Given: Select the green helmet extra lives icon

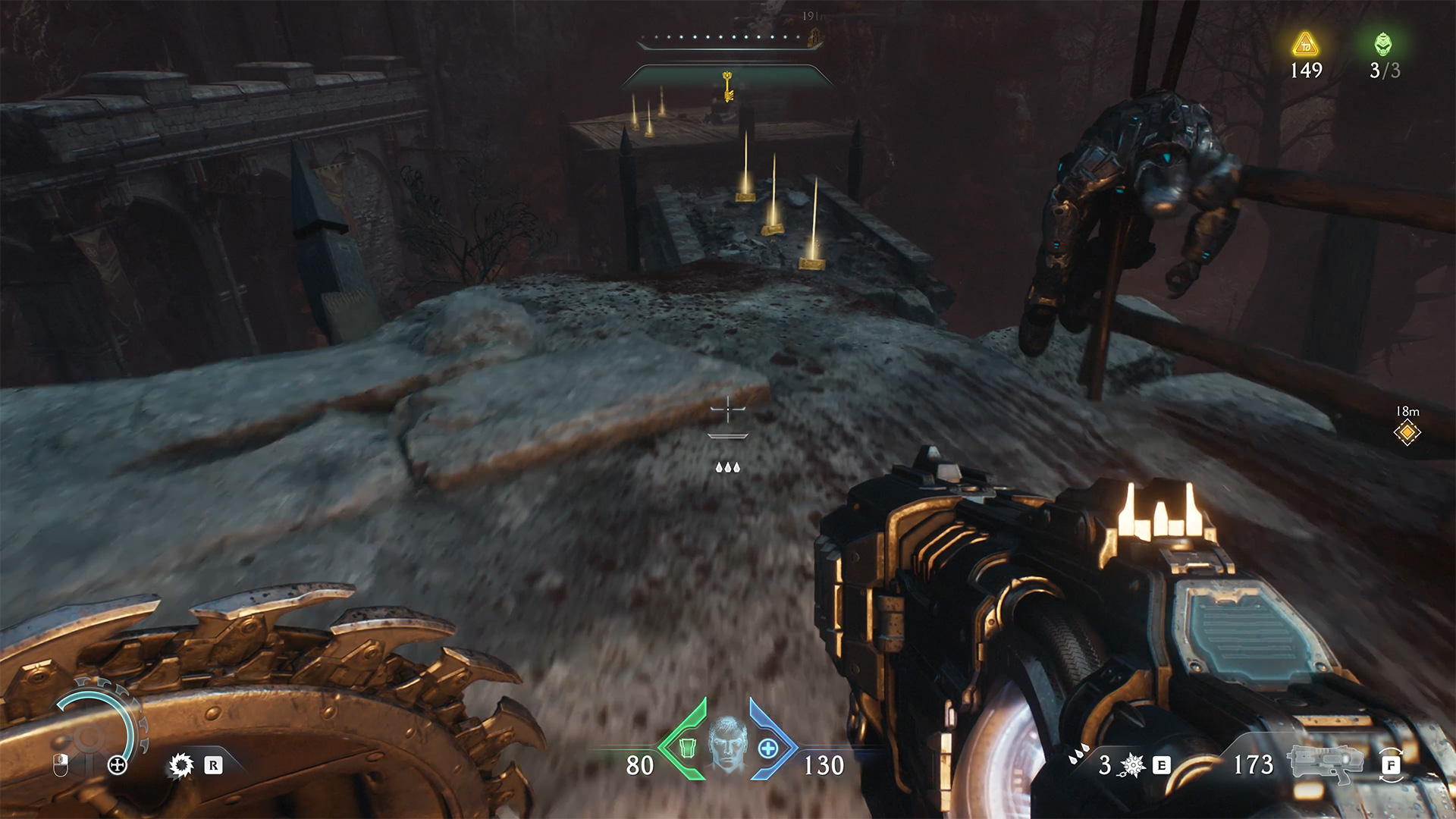Looking at the screenshot, I should 1383,44.
